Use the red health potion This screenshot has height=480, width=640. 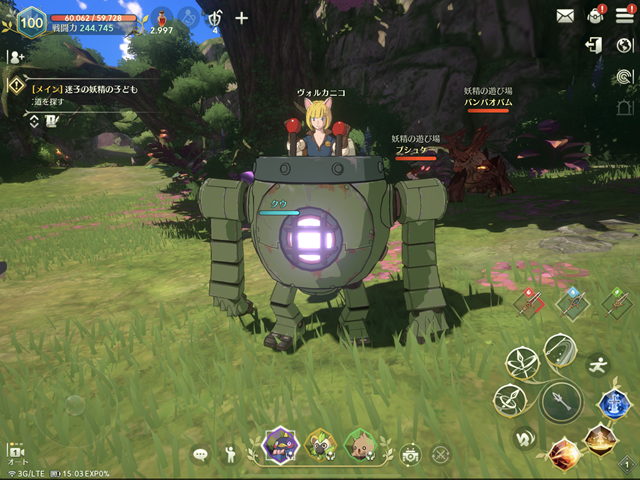click(x=158, y=18)
